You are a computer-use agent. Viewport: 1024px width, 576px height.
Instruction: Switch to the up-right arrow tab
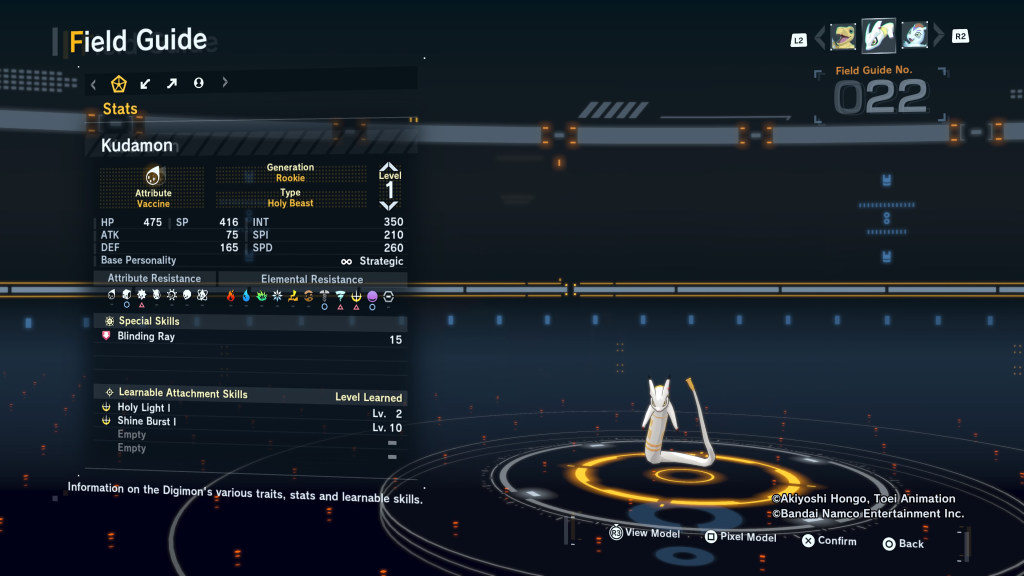(x=172, y=83)
